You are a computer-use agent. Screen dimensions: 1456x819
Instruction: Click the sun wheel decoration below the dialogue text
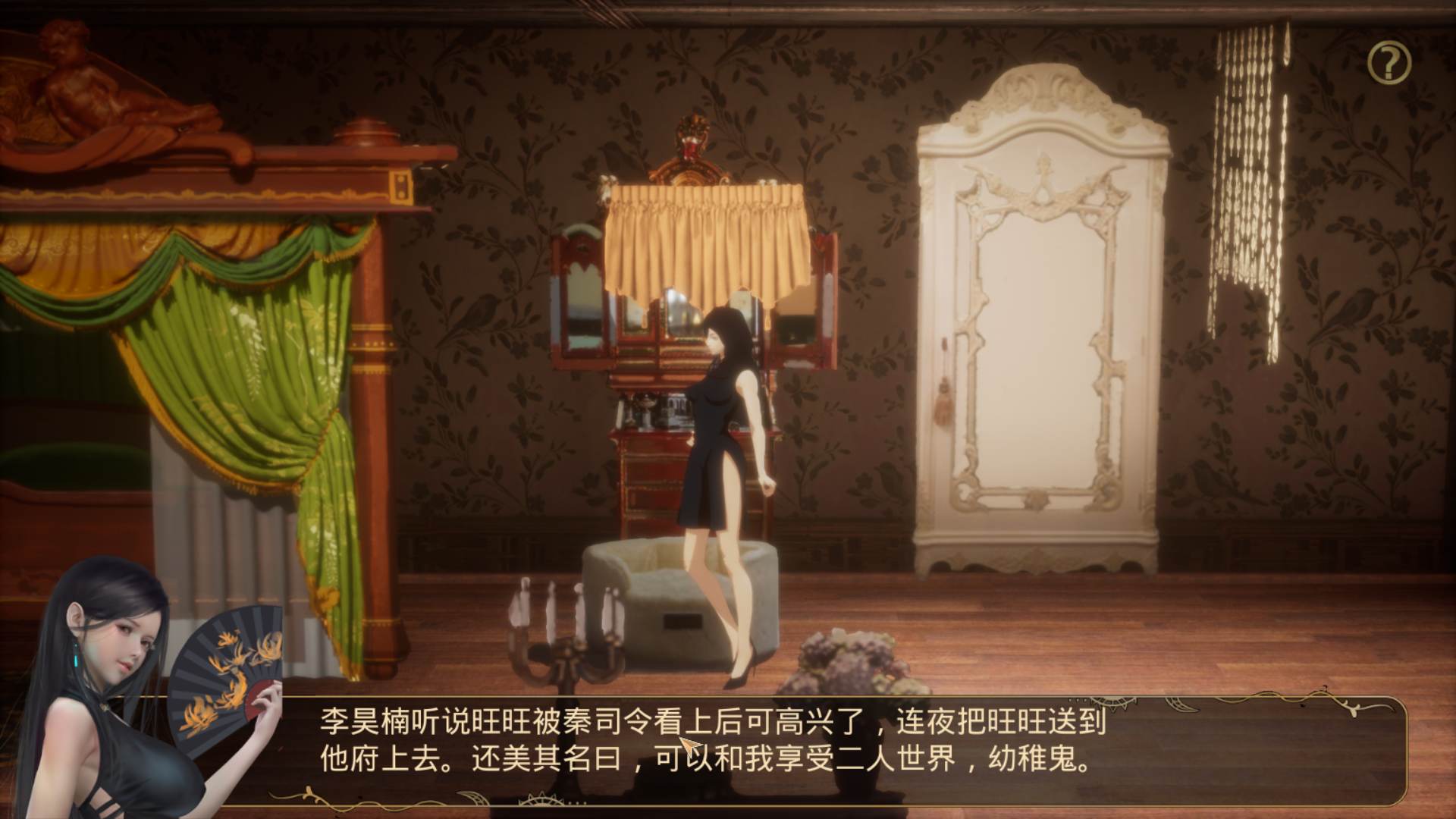pos(541,801)
